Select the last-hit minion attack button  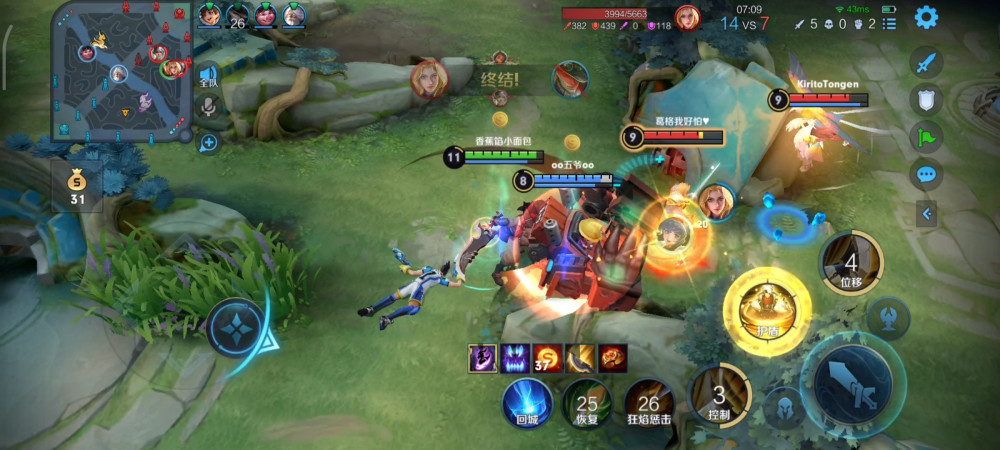click(887, 318)
